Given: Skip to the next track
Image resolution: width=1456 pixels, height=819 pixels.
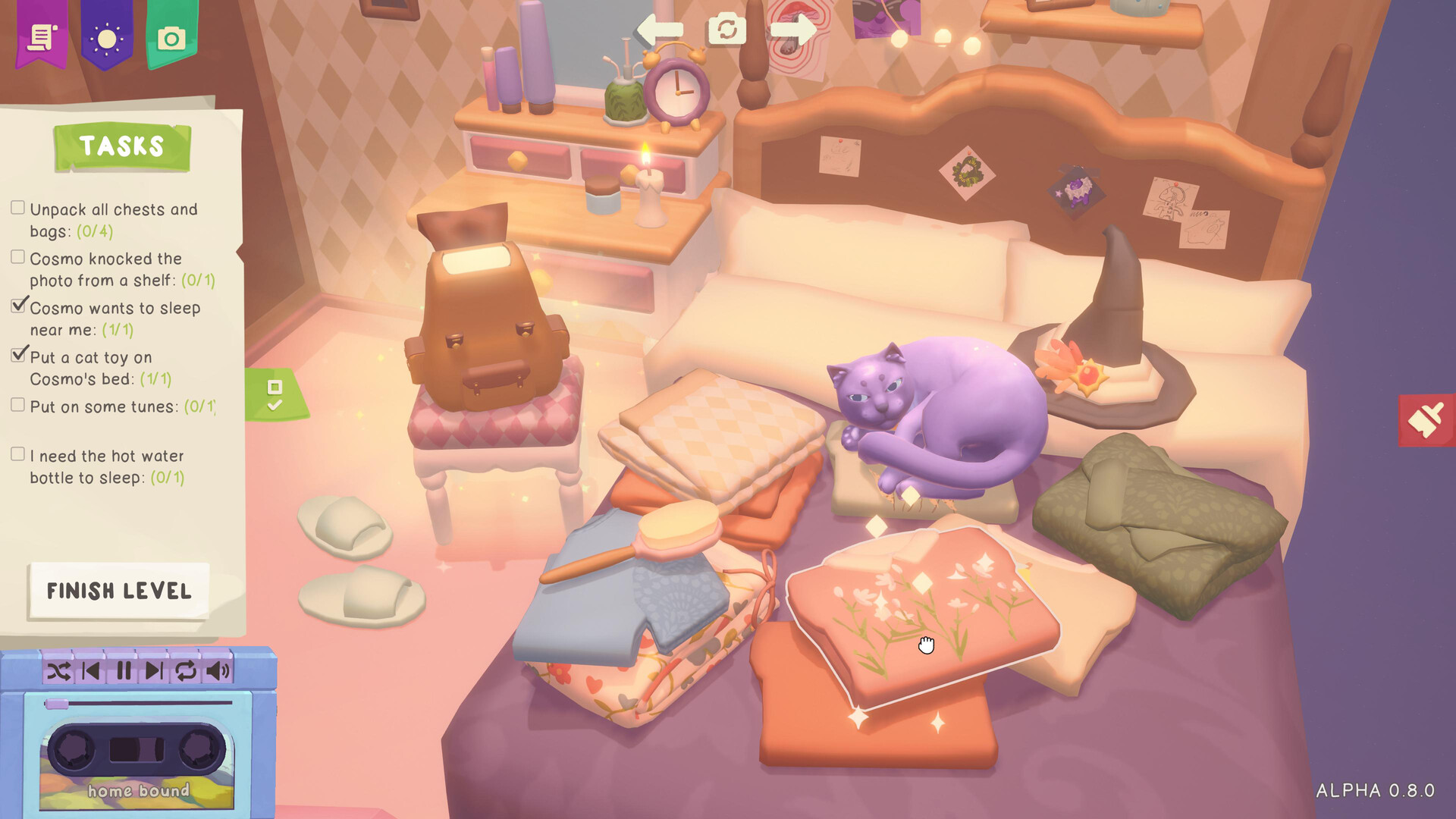Looking at the screenshot, I should pyautogui.click(x=155, y=670).
